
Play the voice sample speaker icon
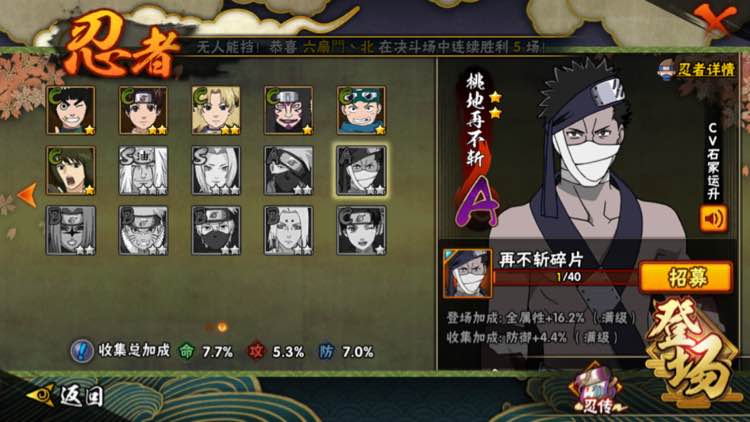[x=714, y=218]
